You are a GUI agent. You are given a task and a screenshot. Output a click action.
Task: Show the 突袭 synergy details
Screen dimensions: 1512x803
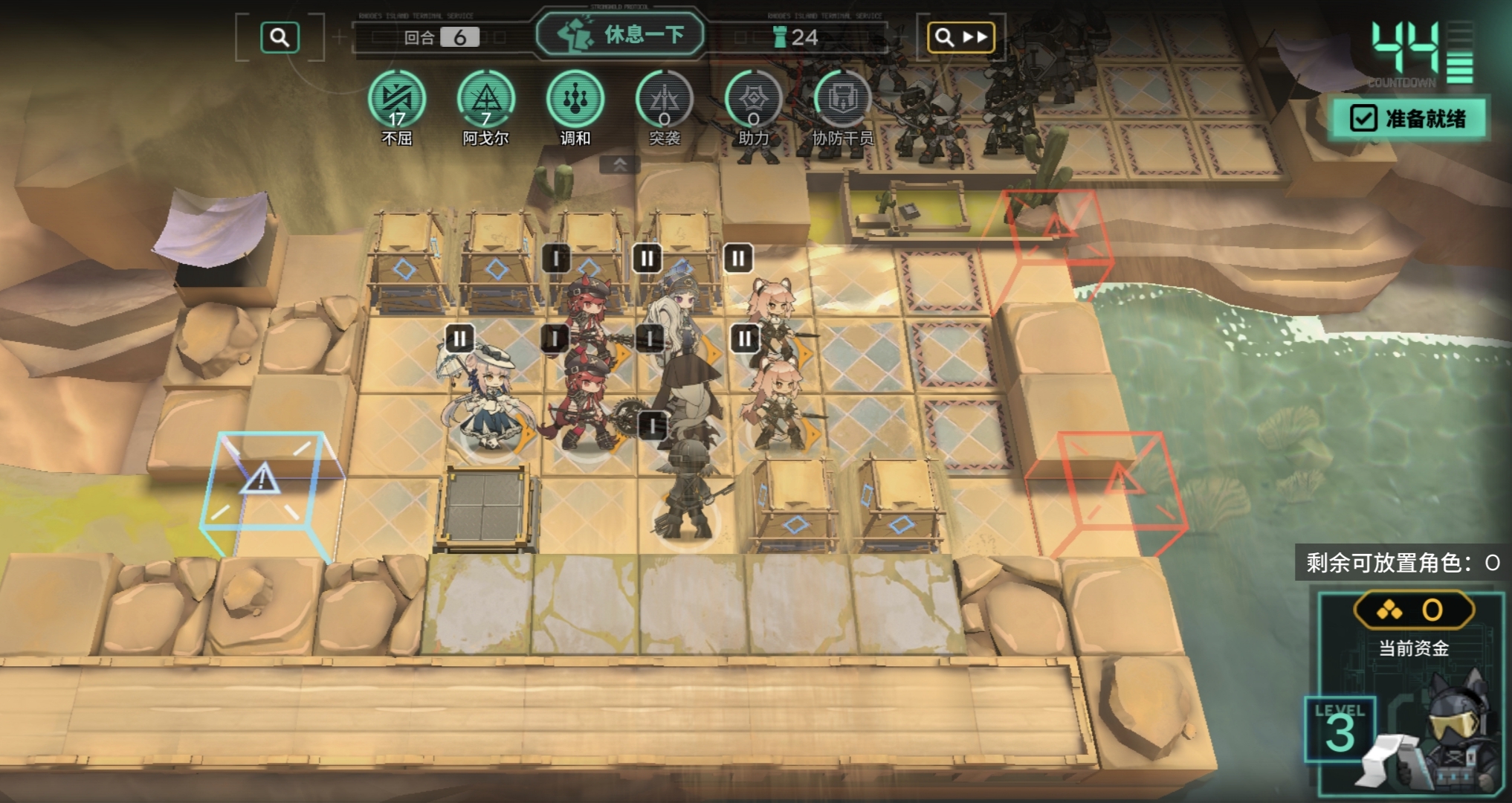(664, 100)
